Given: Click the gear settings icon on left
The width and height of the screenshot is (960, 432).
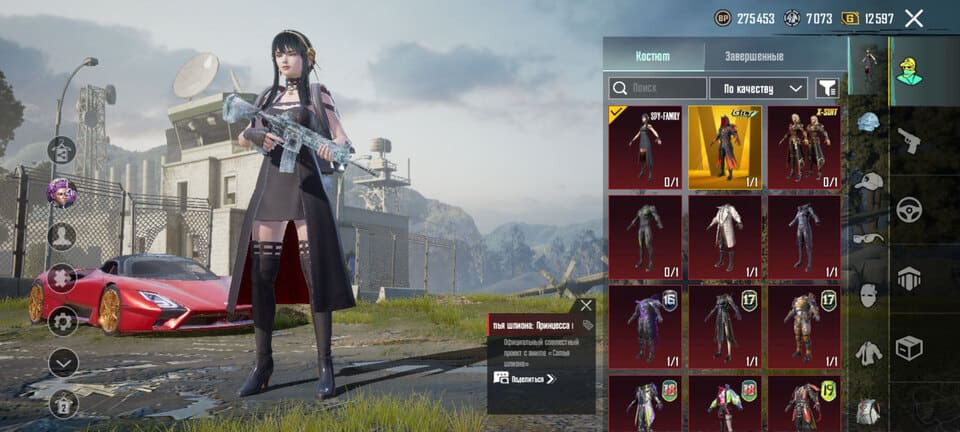Looking at the screenshot, I should click(x=63, y=321).
